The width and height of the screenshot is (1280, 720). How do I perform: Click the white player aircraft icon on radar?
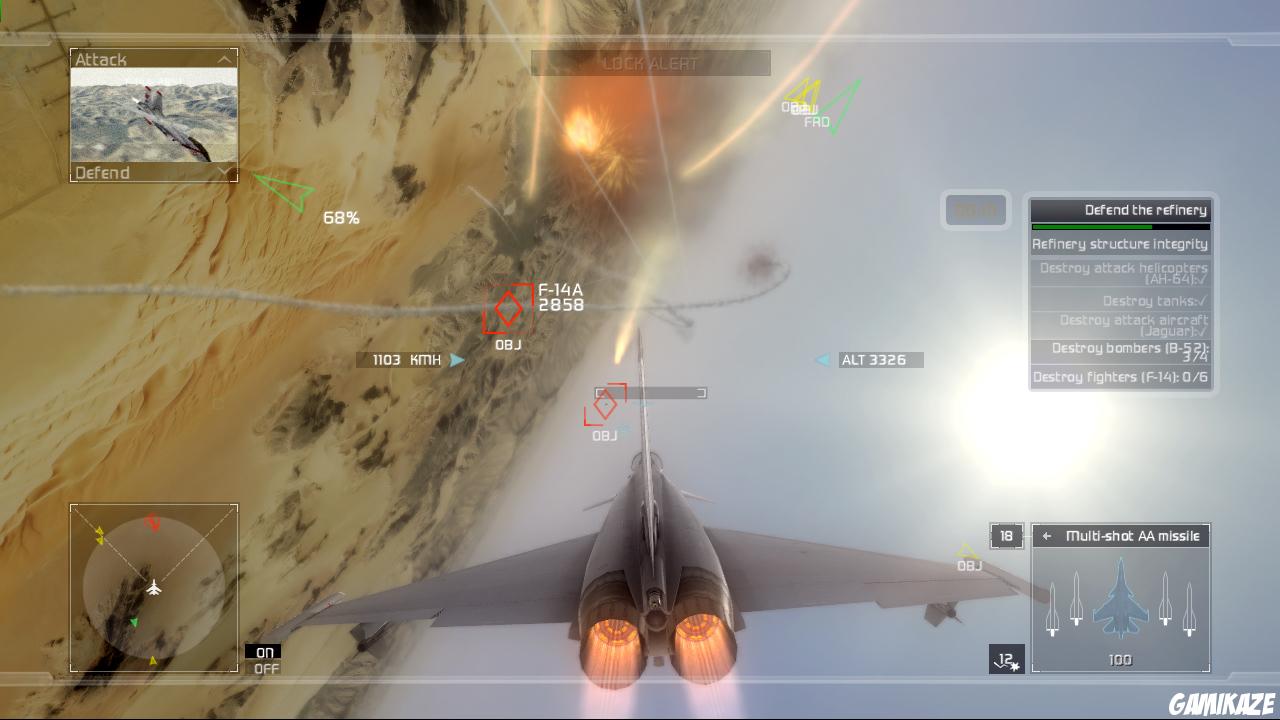(152, 590)
